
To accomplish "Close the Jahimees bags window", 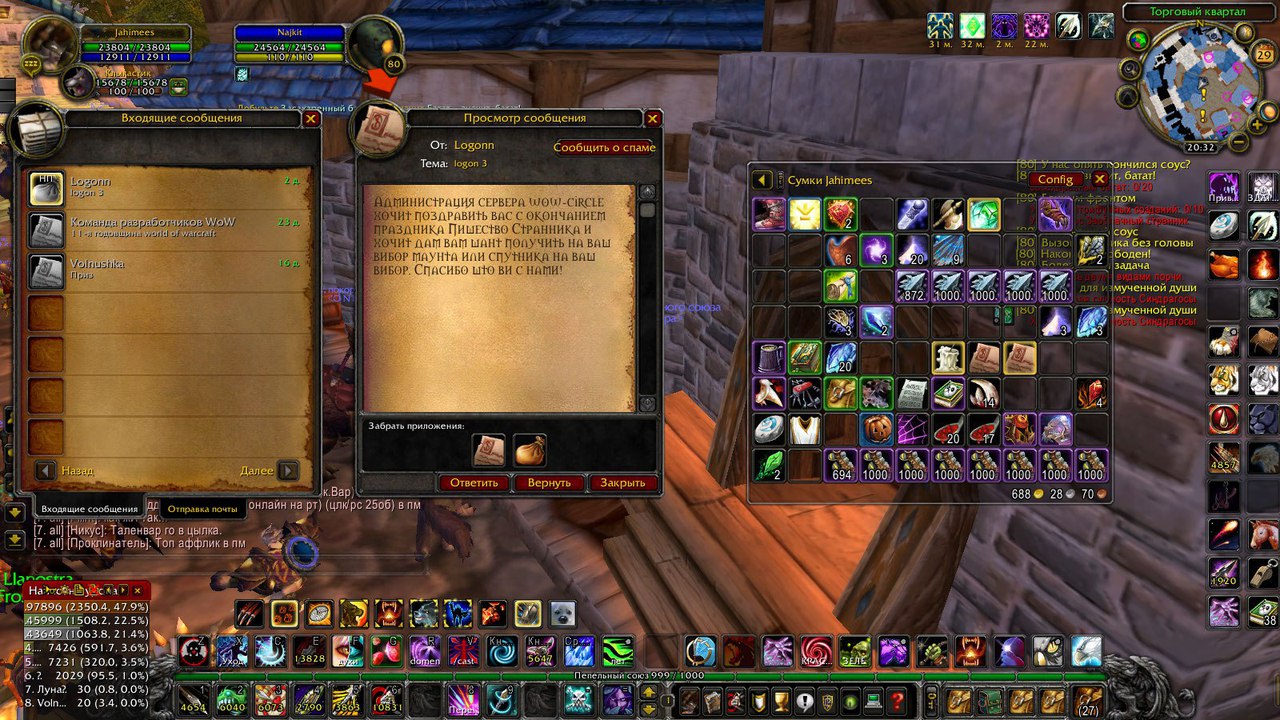I will (x=1100, y=179).
